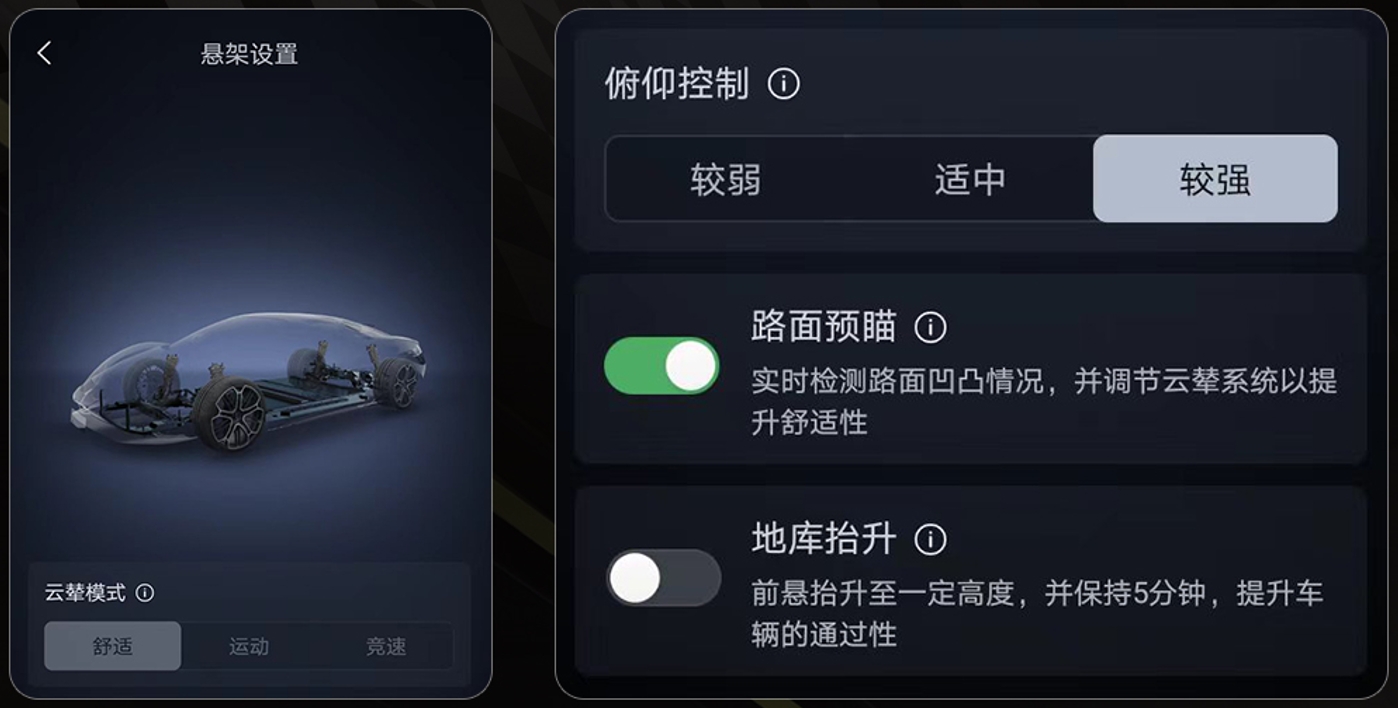This screenshot has height=708, width=1398.
Task: Go back using the left arrow
Action: point(44,54)
